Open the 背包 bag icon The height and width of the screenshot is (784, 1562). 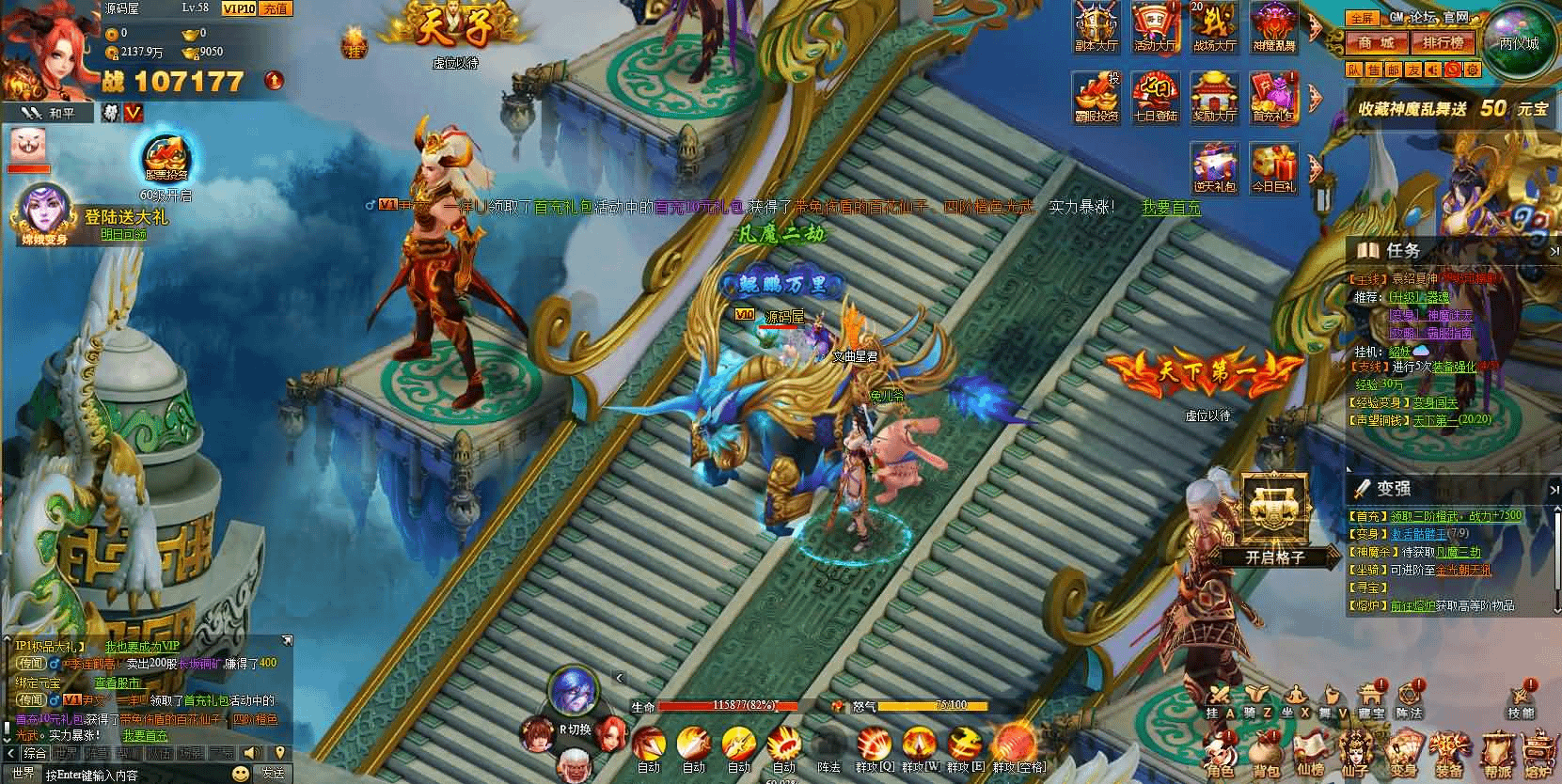pyautogui.click(x=1266, y=753)
